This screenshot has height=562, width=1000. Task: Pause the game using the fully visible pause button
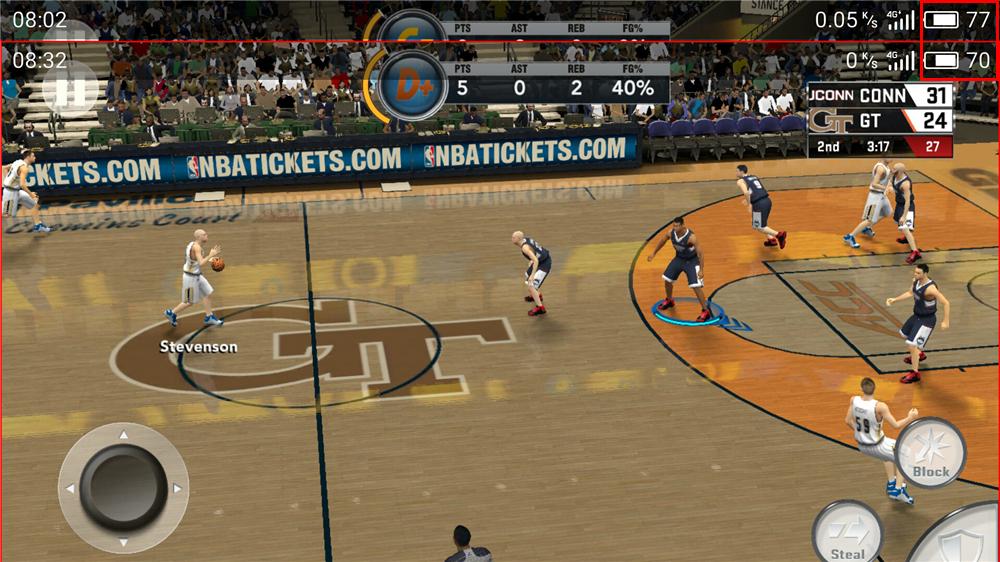click(69, 88)
